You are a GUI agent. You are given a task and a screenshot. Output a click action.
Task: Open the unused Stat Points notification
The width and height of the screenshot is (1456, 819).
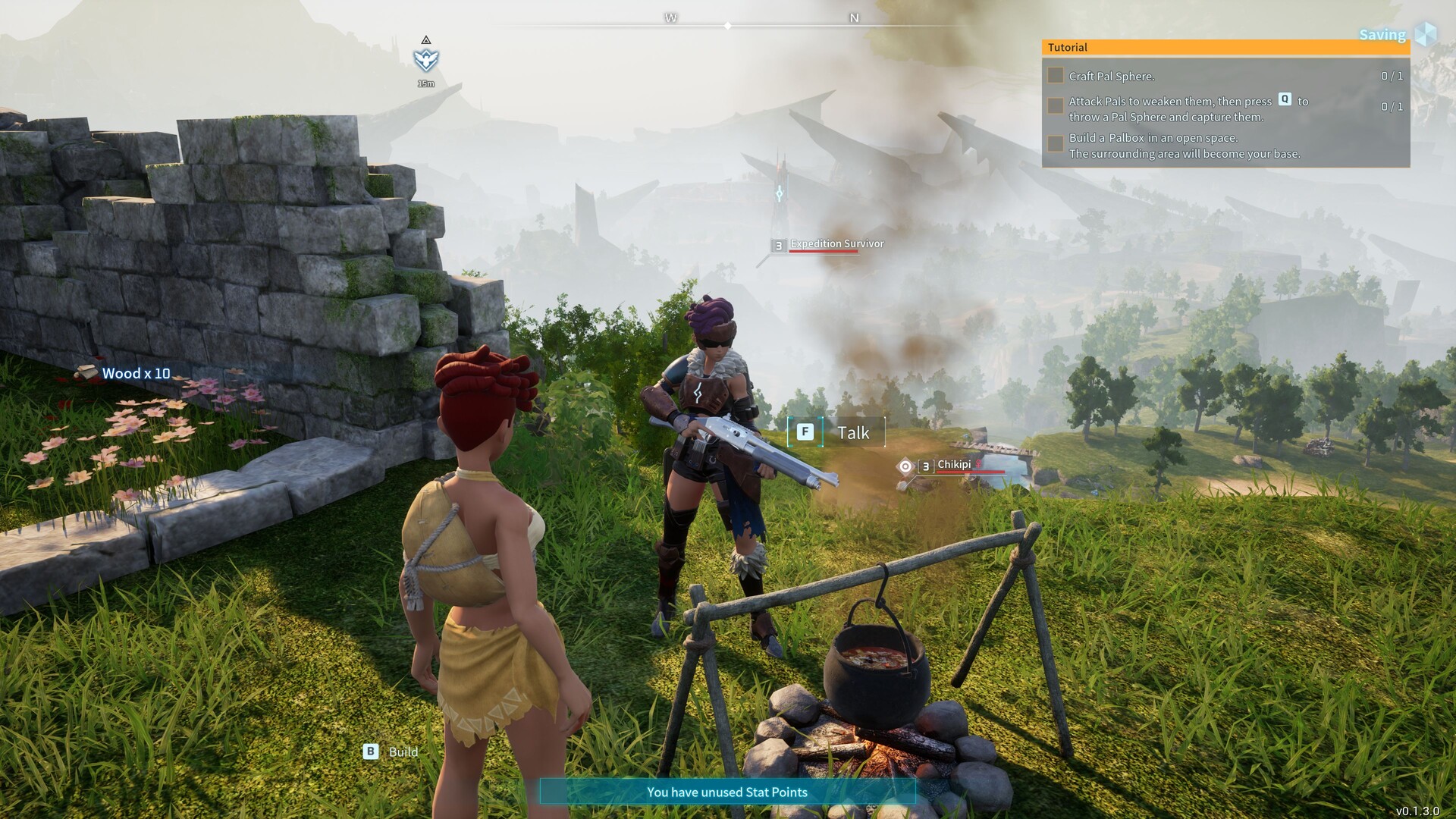[x=726, y=792]
